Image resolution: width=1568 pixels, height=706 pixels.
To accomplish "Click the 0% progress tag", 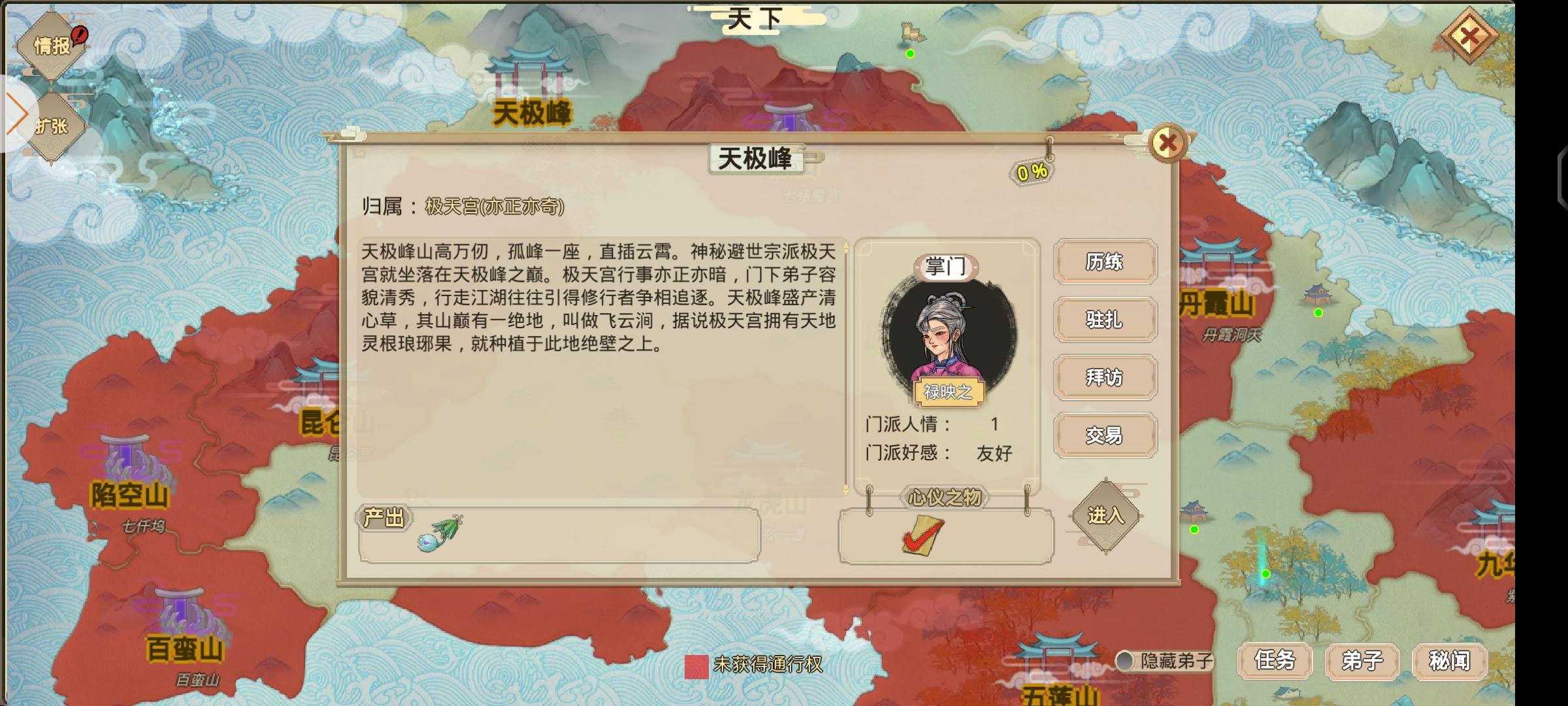I will [x=1033, y=171].
